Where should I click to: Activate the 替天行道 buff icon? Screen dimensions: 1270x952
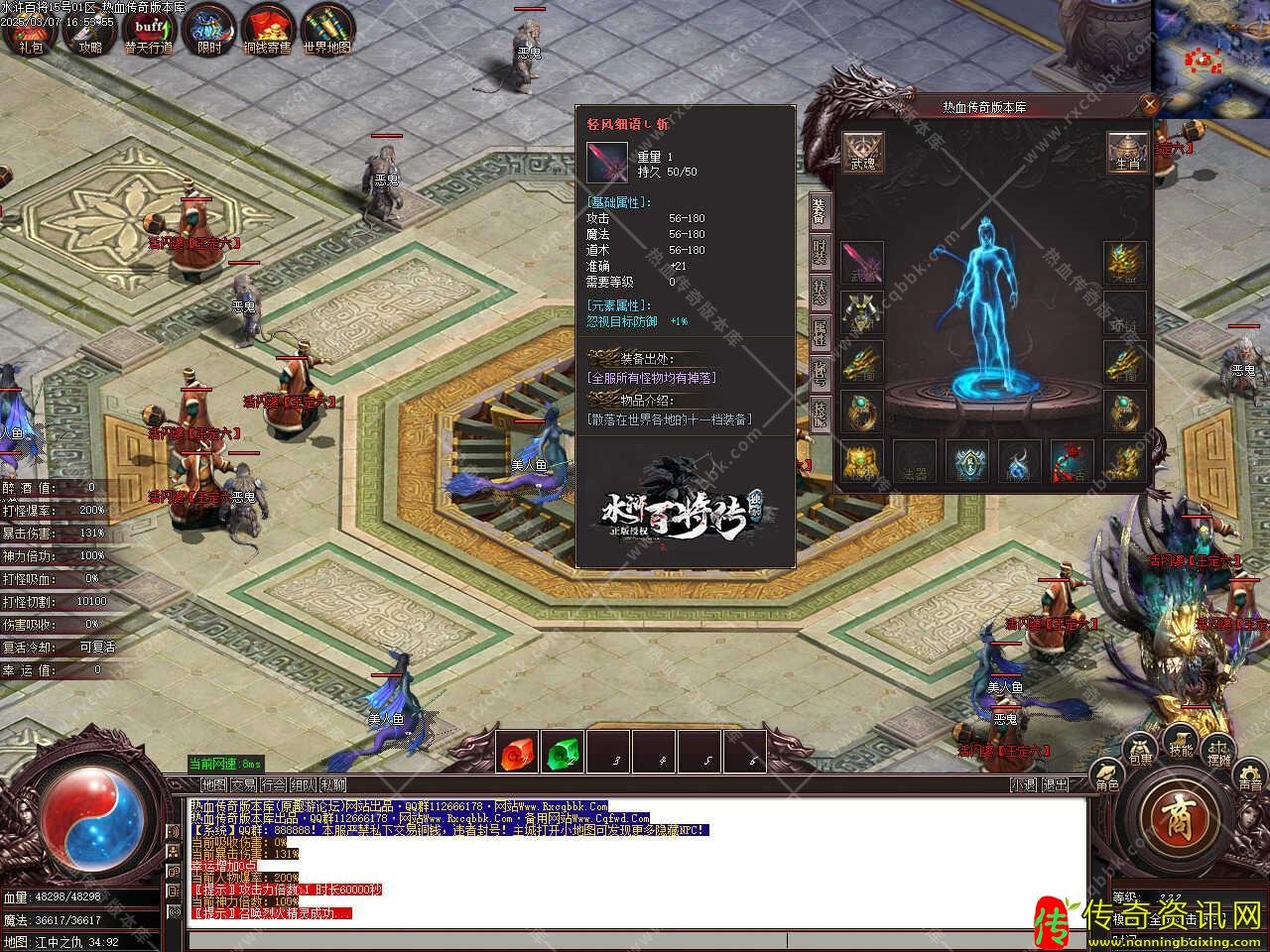click(149, 28)
